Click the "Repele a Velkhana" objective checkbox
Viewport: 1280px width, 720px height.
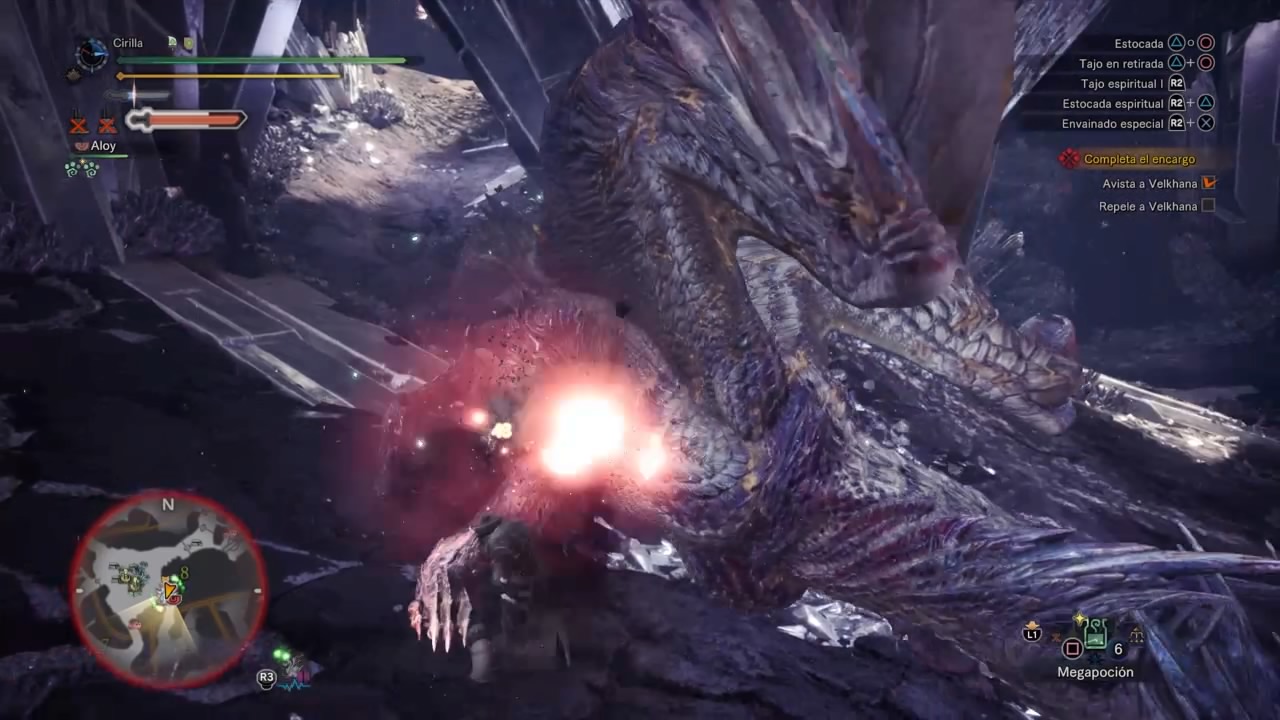click(x=1208, y=206)
